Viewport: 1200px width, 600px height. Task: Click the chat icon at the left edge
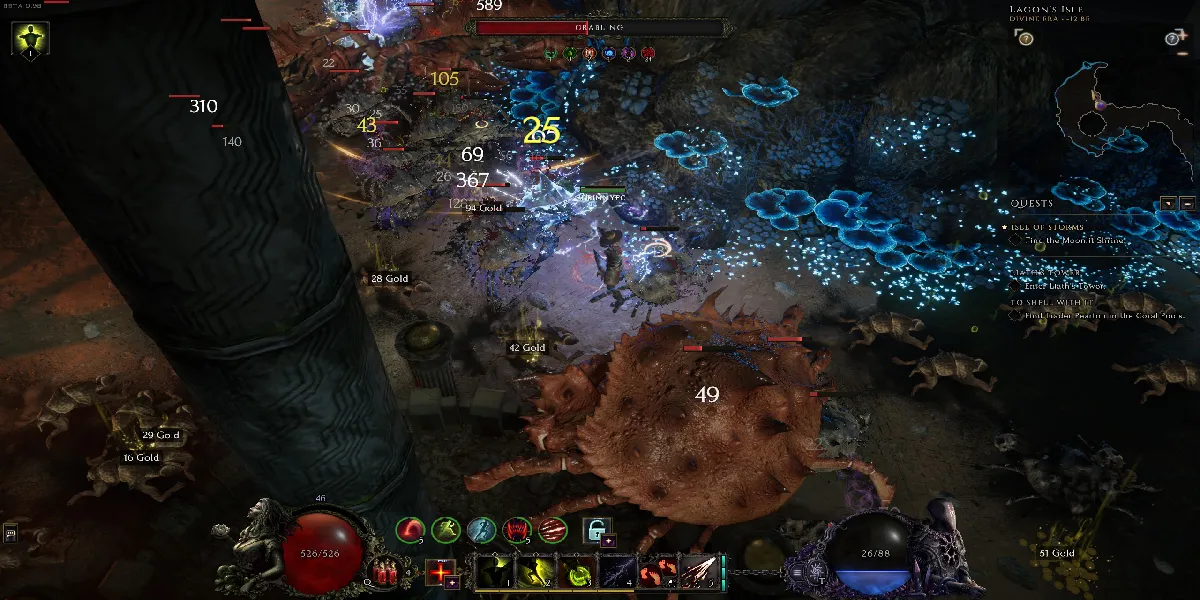[x=9, y=534]
